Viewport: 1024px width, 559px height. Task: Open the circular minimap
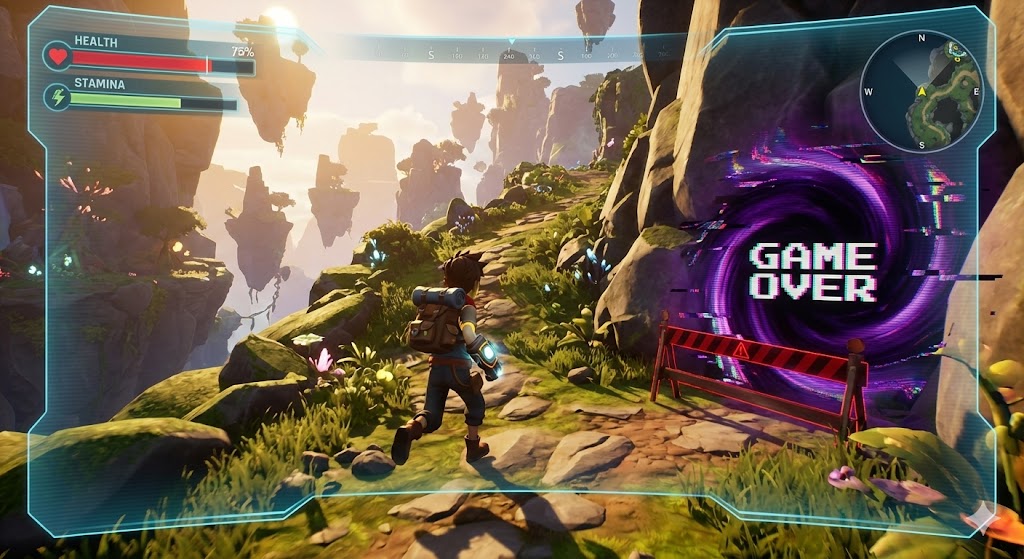921,91
